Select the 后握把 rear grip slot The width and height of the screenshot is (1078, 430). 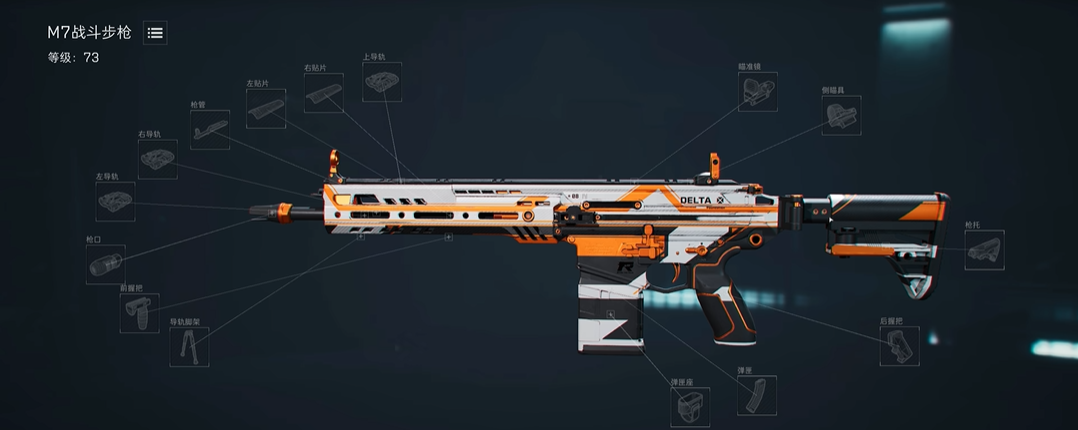point(899,346)
